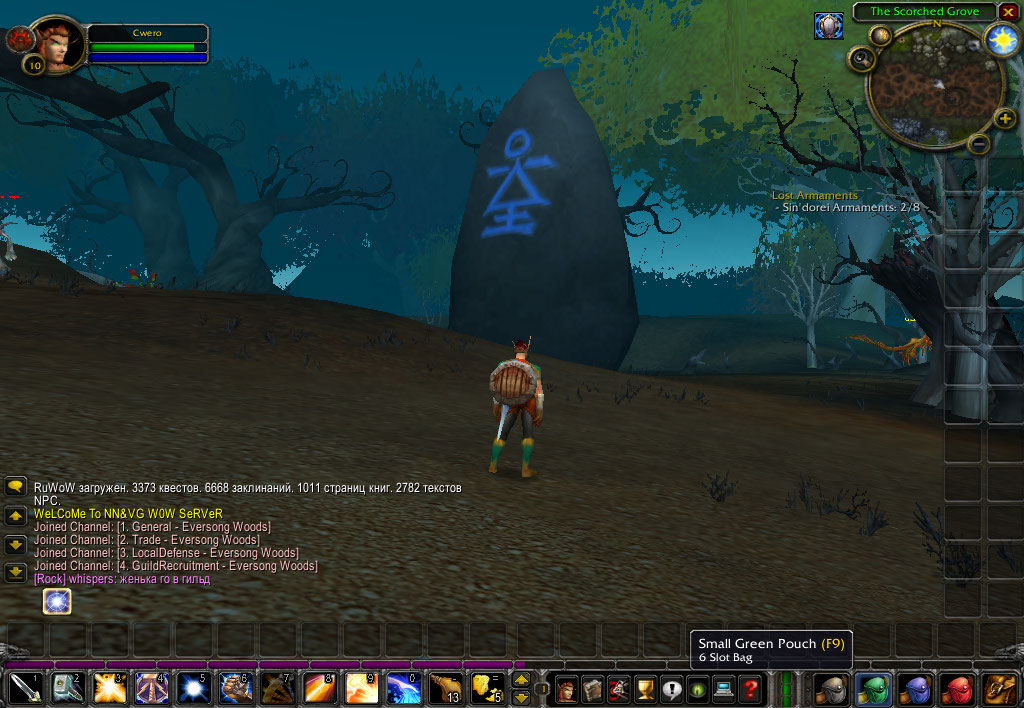Open the character info portrait button
This screenshot has width=1024, height=708.
tap(567, 689)
